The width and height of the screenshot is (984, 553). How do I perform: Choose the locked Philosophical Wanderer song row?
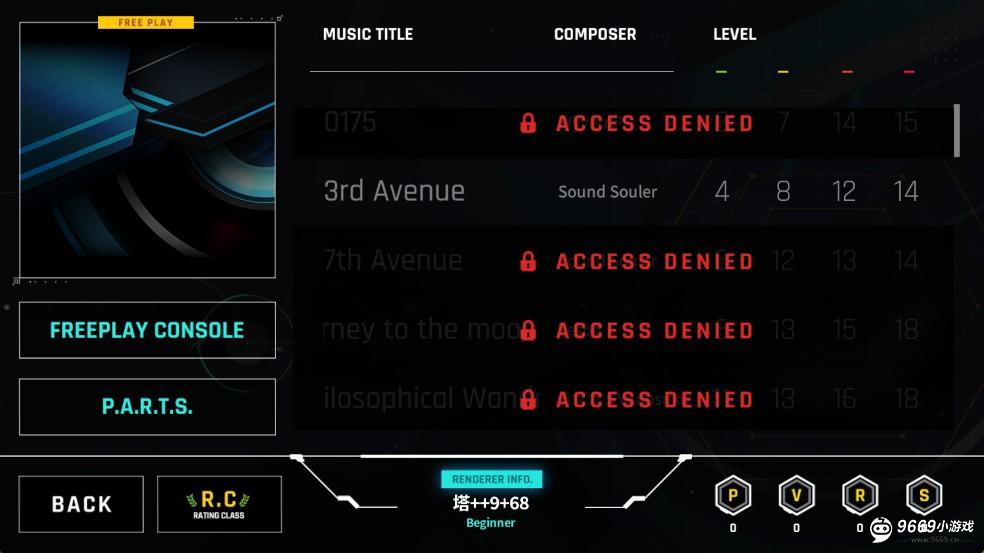tap(620, 399)
